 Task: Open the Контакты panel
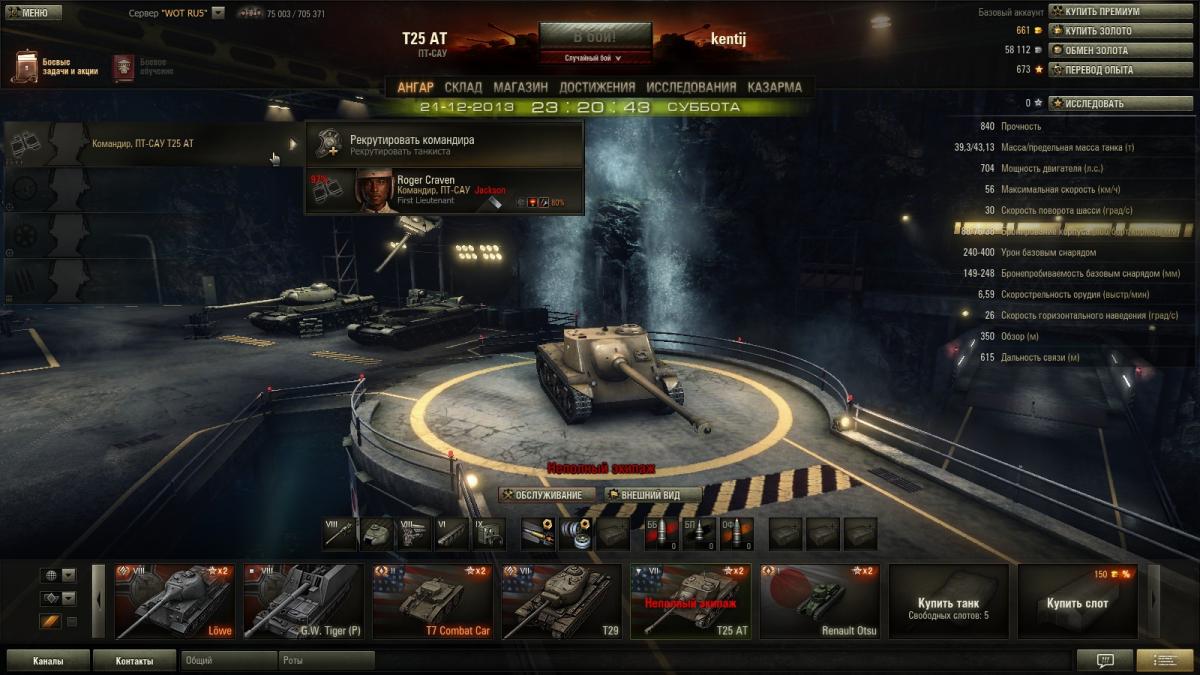coord(134,661)
